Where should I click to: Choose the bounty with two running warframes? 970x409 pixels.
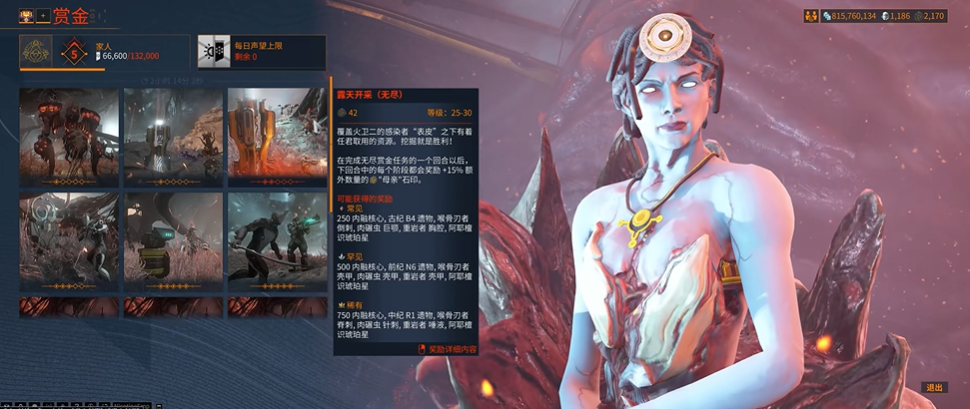click(277, 239)
